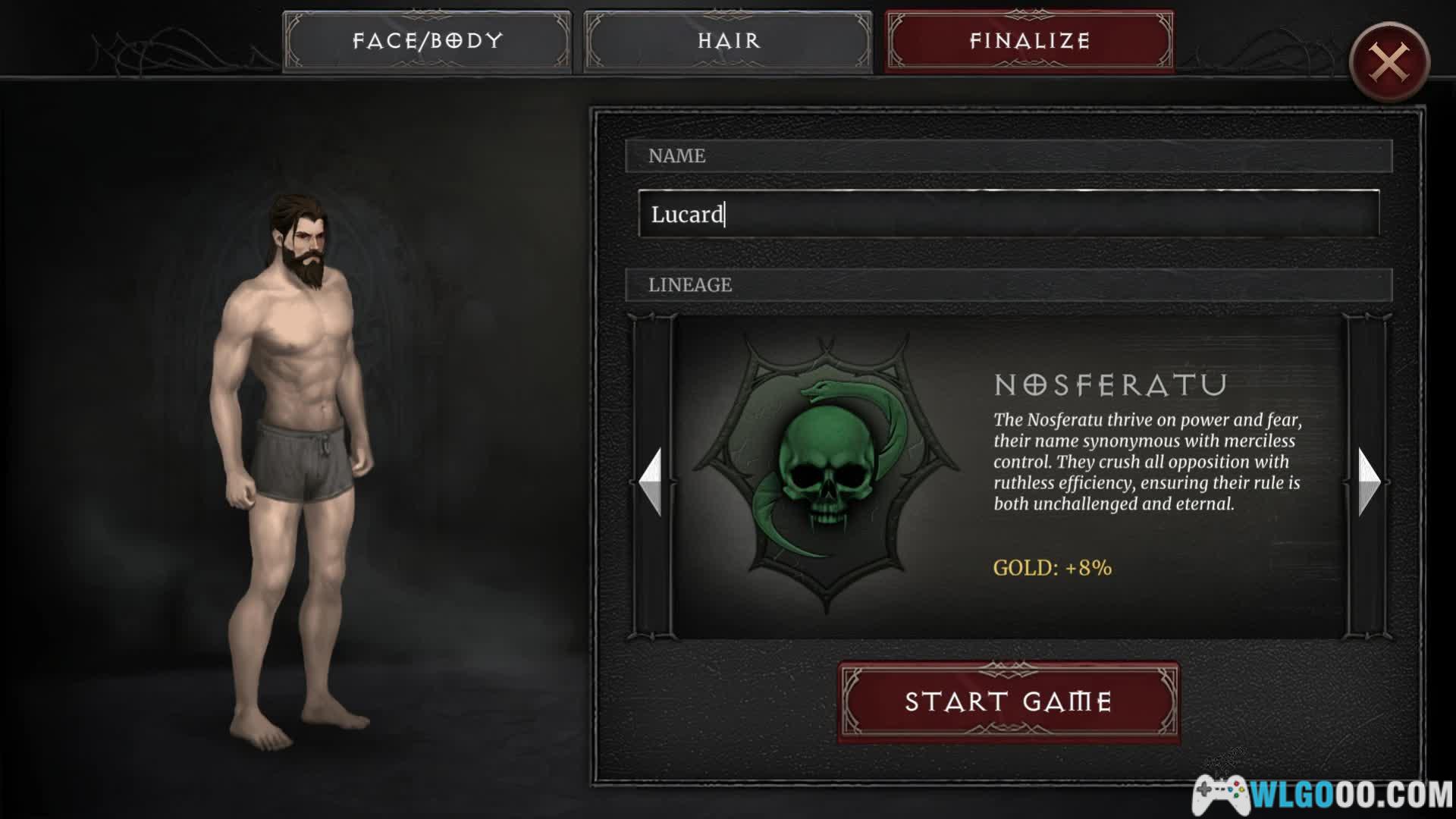Switch to the Face/Body tab

427,41
